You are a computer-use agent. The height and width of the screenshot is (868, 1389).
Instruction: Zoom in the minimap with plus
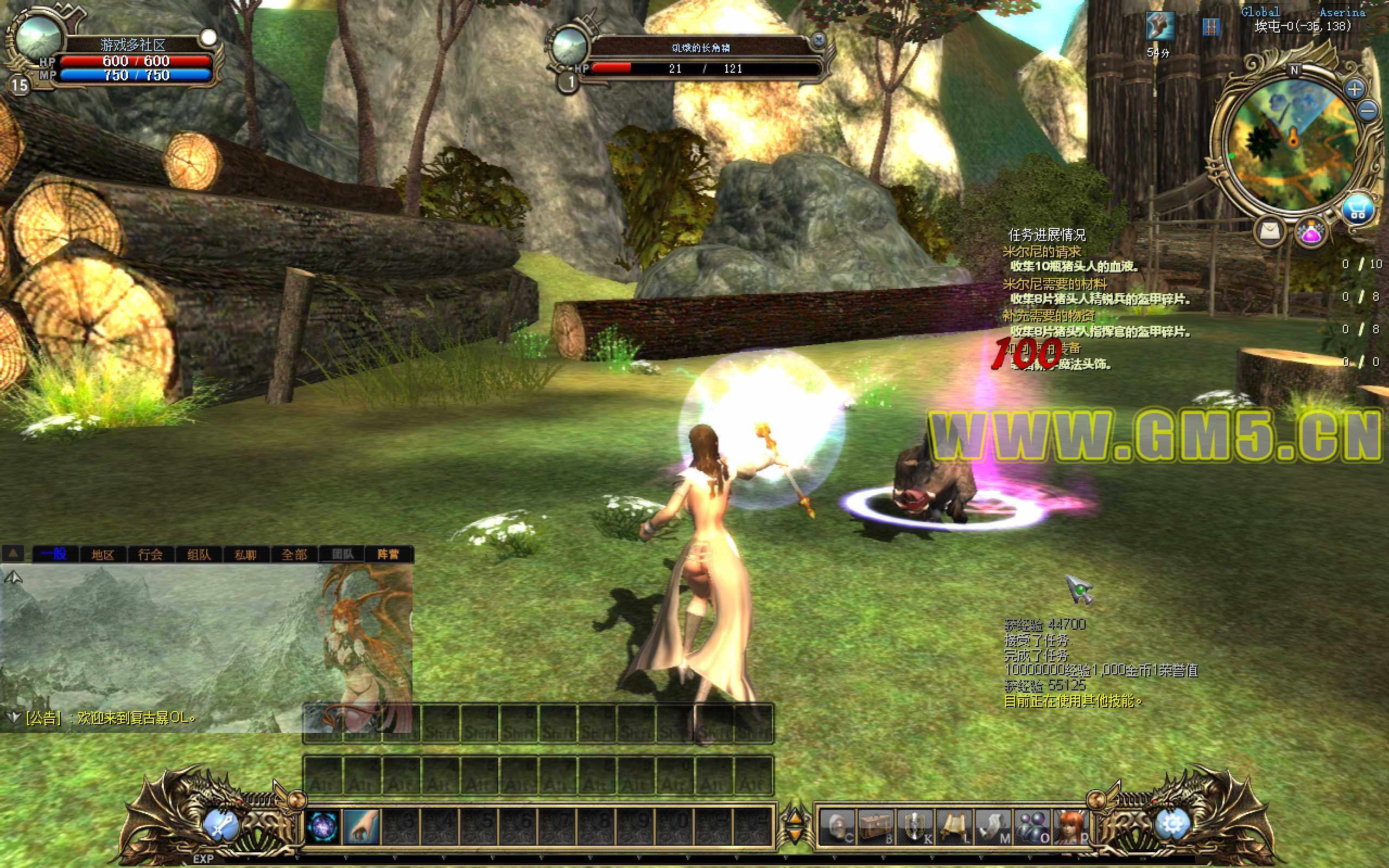pyautogui.click(x=1355, y=89)
